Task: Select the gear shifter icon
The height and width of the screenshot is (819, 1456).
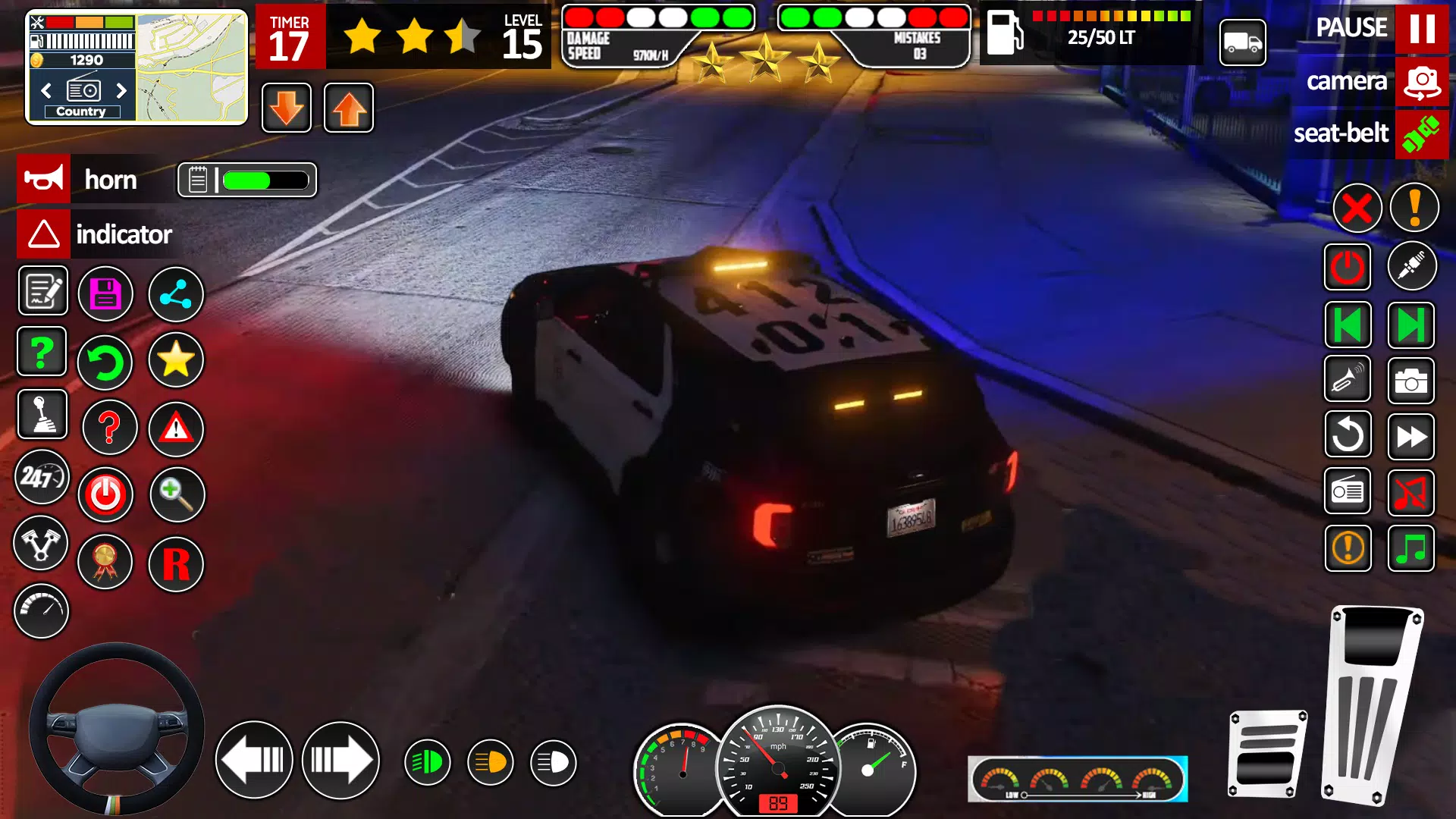Action: [x=42, y=415]
